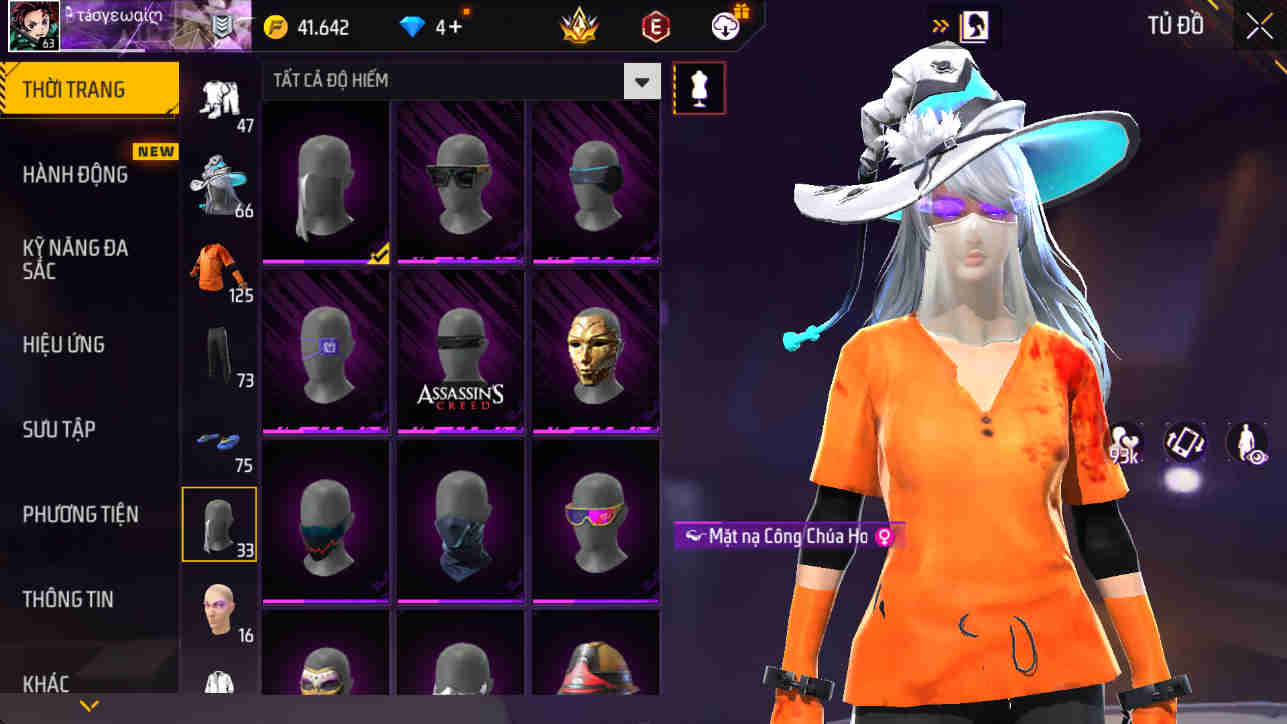Open the rank badge icon
This screenshot has height=724, width=1287.
578,26
